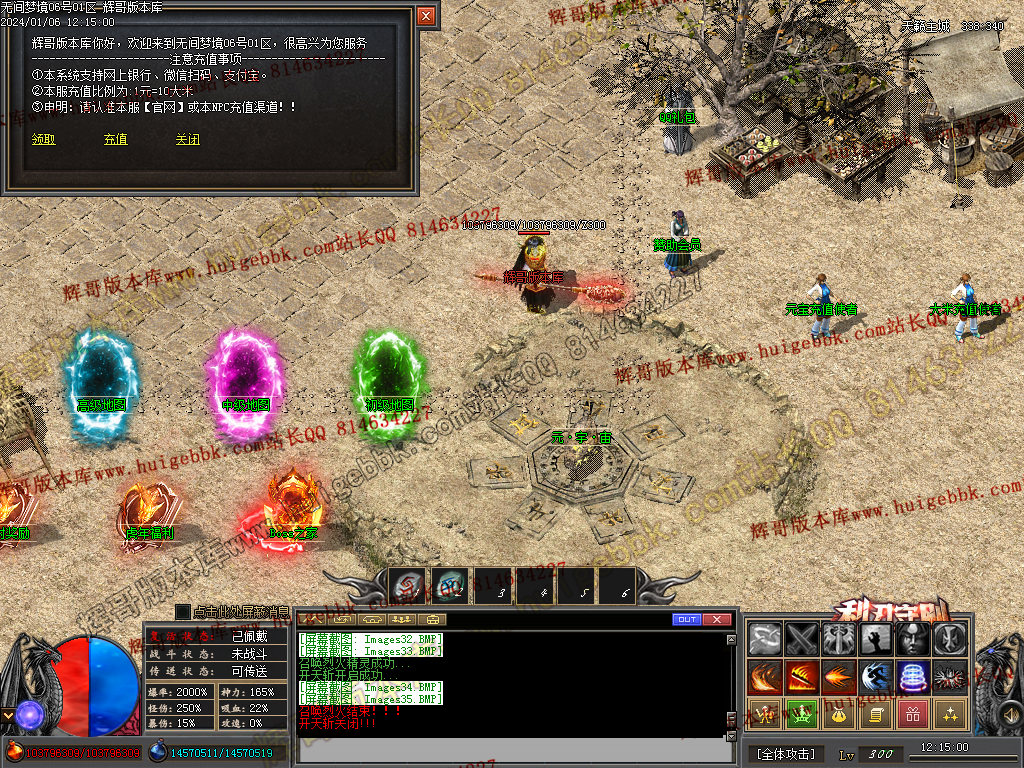Activate the flaming sword slash skill

pyautogui.click(x=802, y=677)
